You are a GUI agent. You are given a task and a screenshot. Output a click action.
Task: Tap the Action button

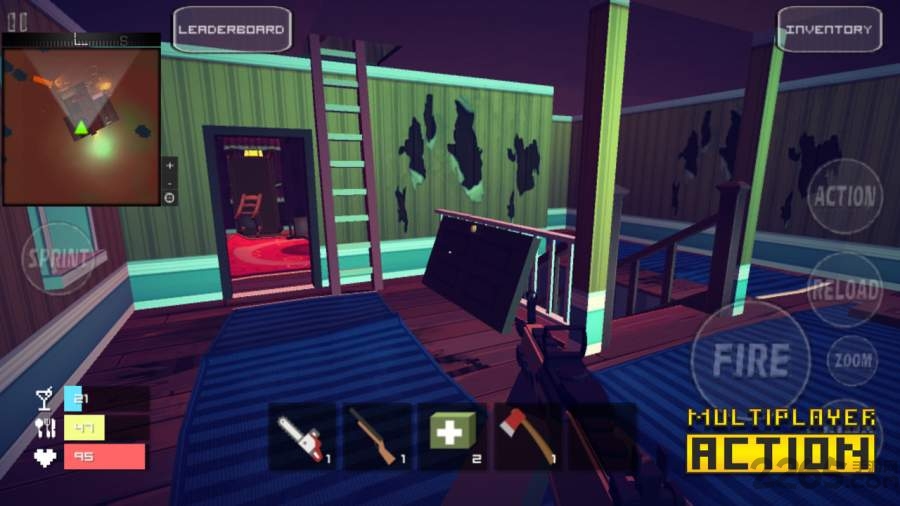[844, 197]
